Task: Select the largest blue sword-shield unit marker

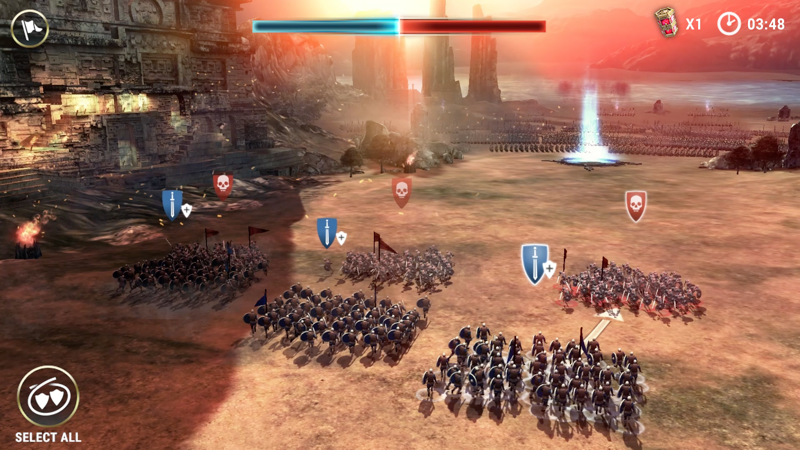Action: (535, 264)
